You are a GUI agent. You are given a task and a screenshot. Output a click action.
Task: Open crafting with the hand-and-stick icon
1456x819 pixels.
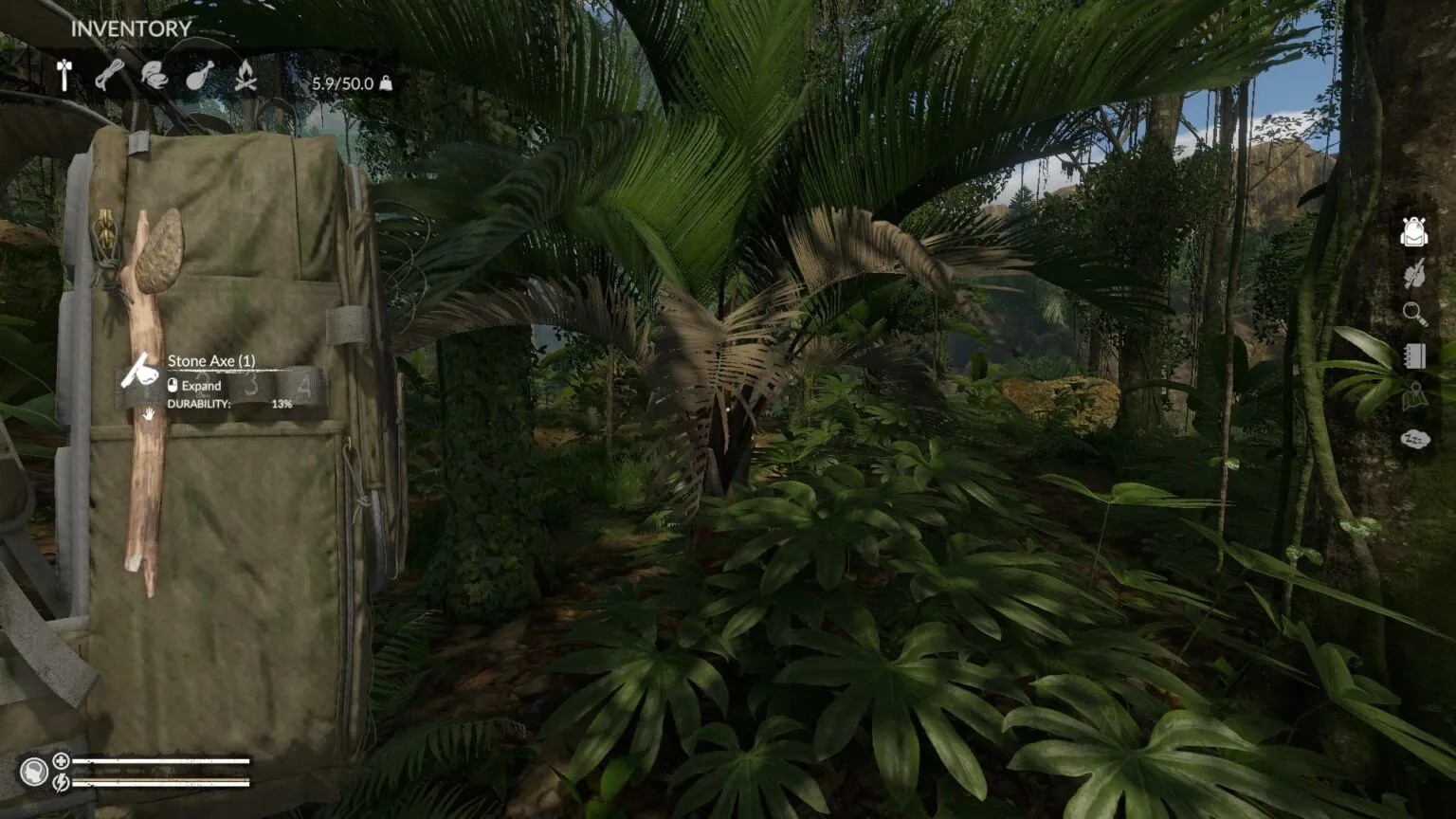click(x=1413, y=274)
